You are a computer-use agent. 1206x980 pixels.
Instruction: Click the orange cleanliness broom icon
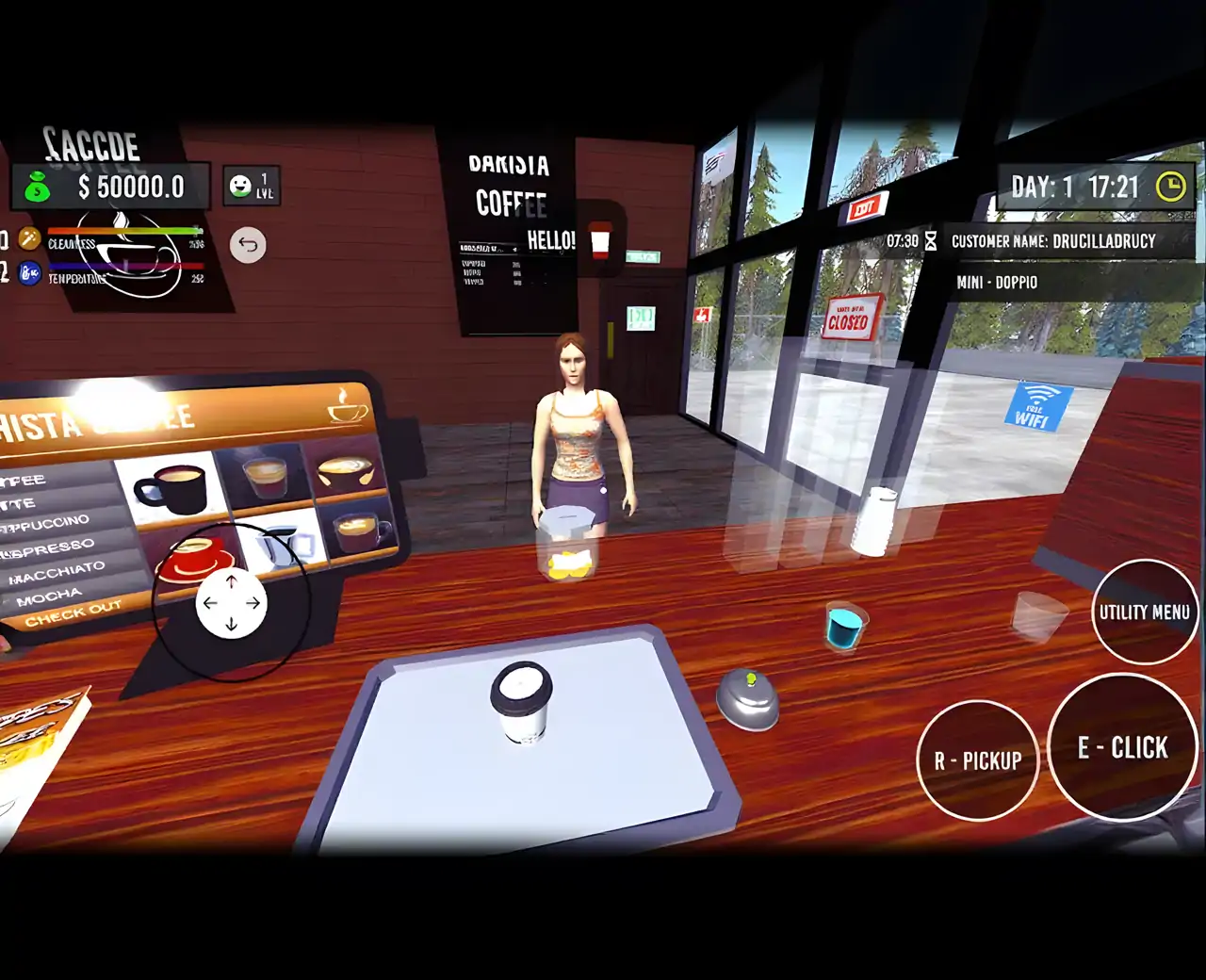click(x=30, y=240)
